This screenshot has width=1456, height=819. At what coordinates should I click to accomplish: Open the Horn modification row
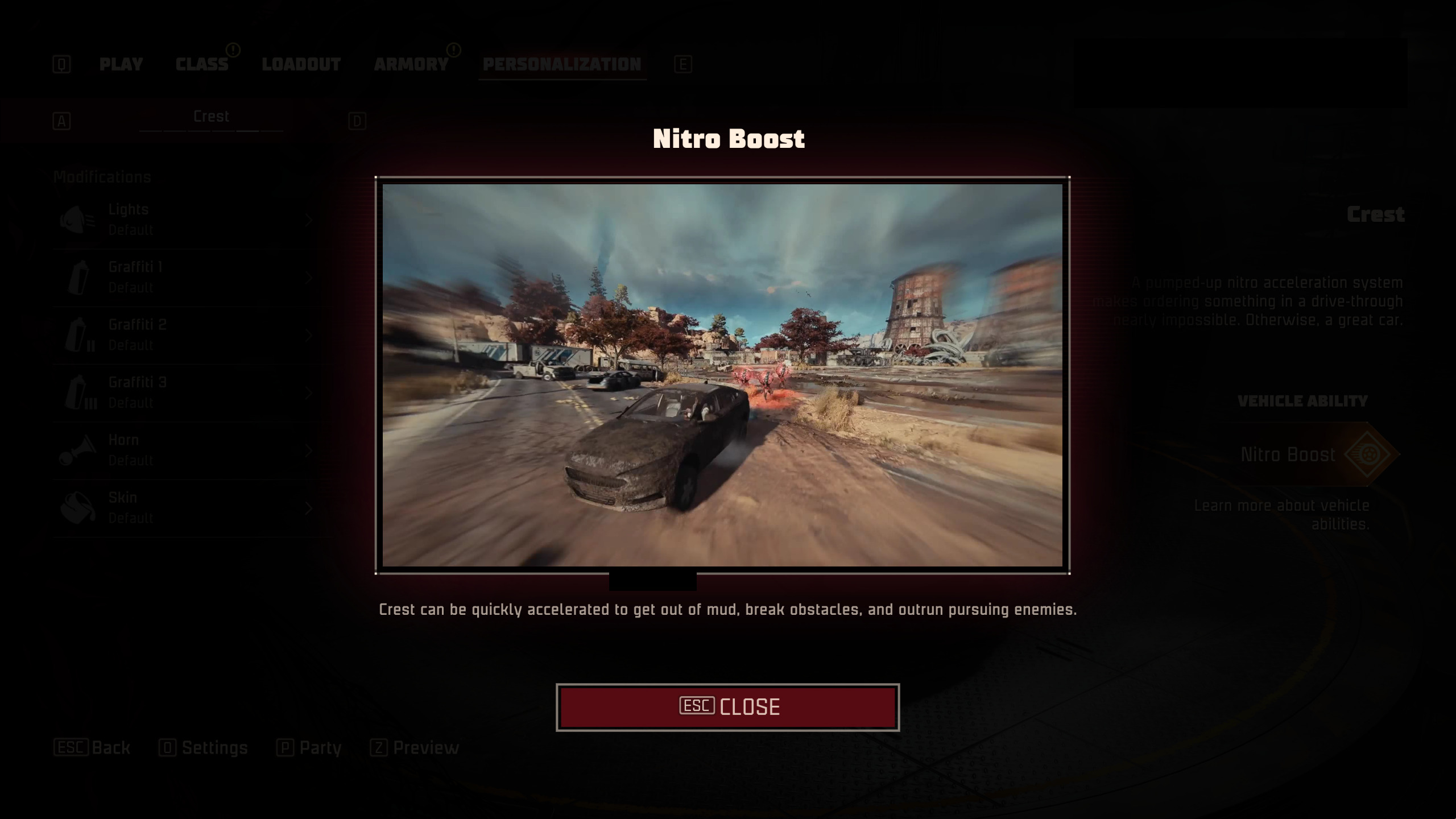click(x=188, y=450)
